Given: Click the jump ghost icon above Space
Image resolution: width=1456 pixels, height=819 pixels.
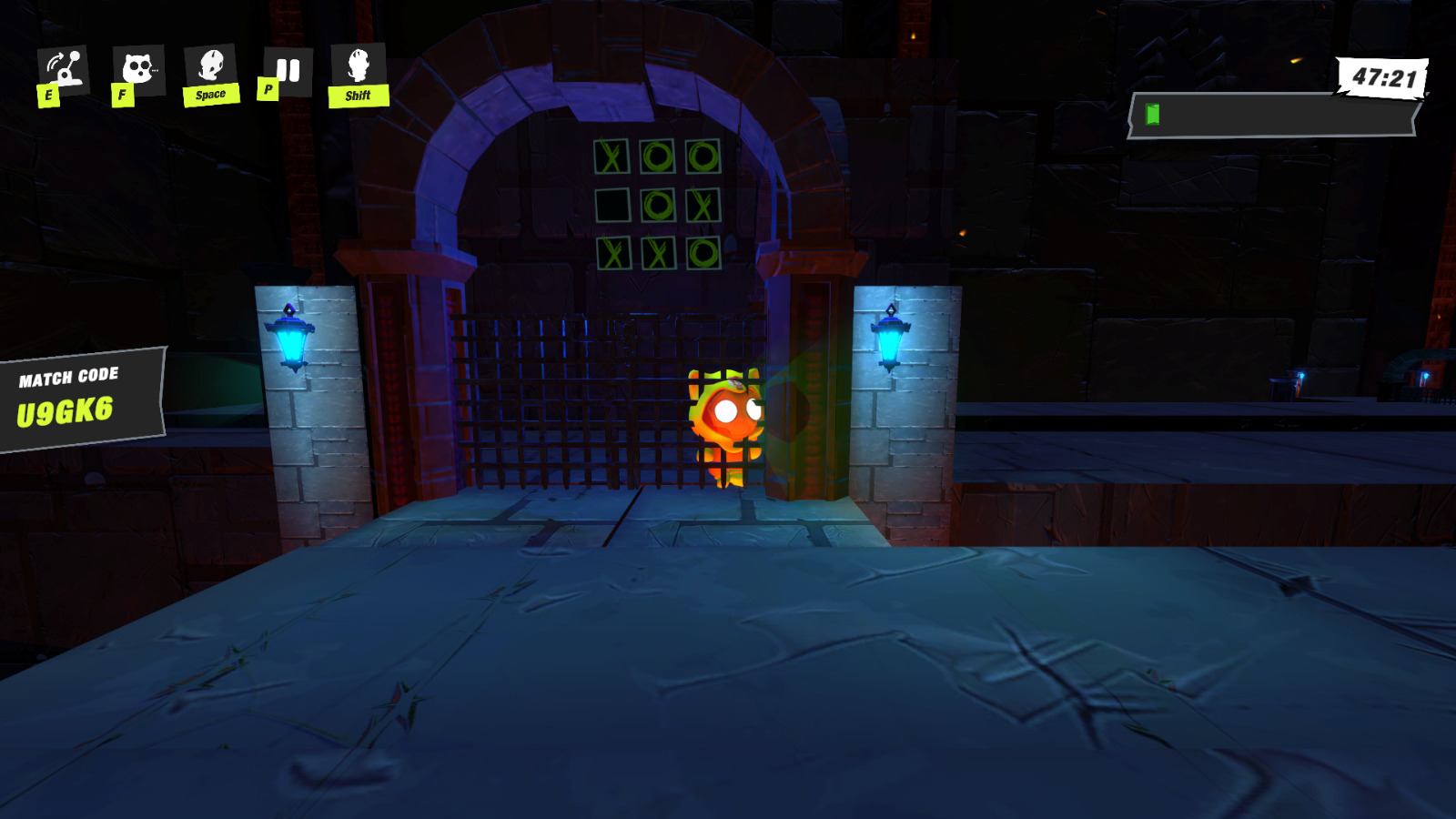Looking at the screenshot, I should 211,66.
